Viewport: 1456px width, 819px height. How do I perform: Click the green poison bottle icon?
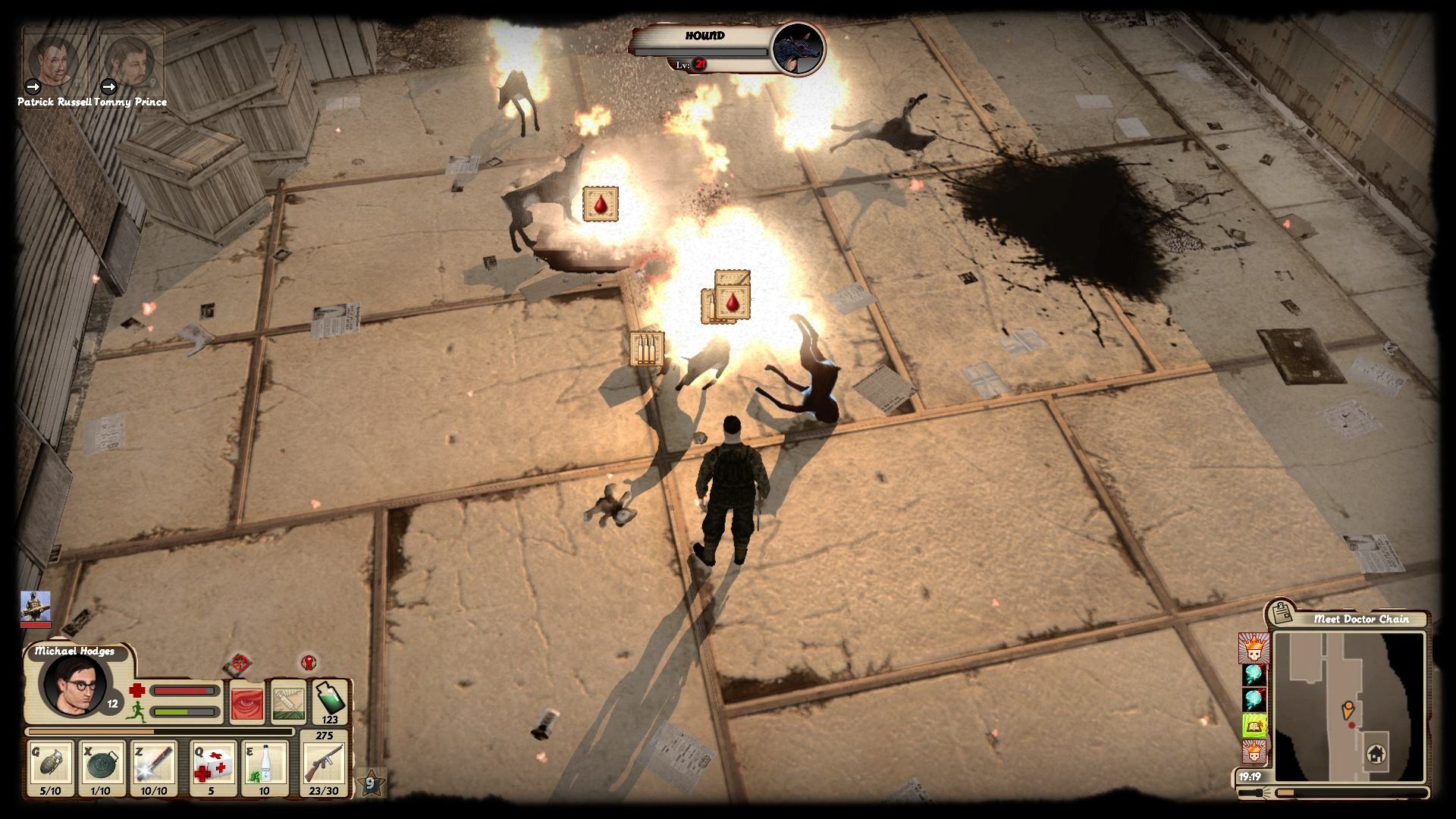pos(330,699)
